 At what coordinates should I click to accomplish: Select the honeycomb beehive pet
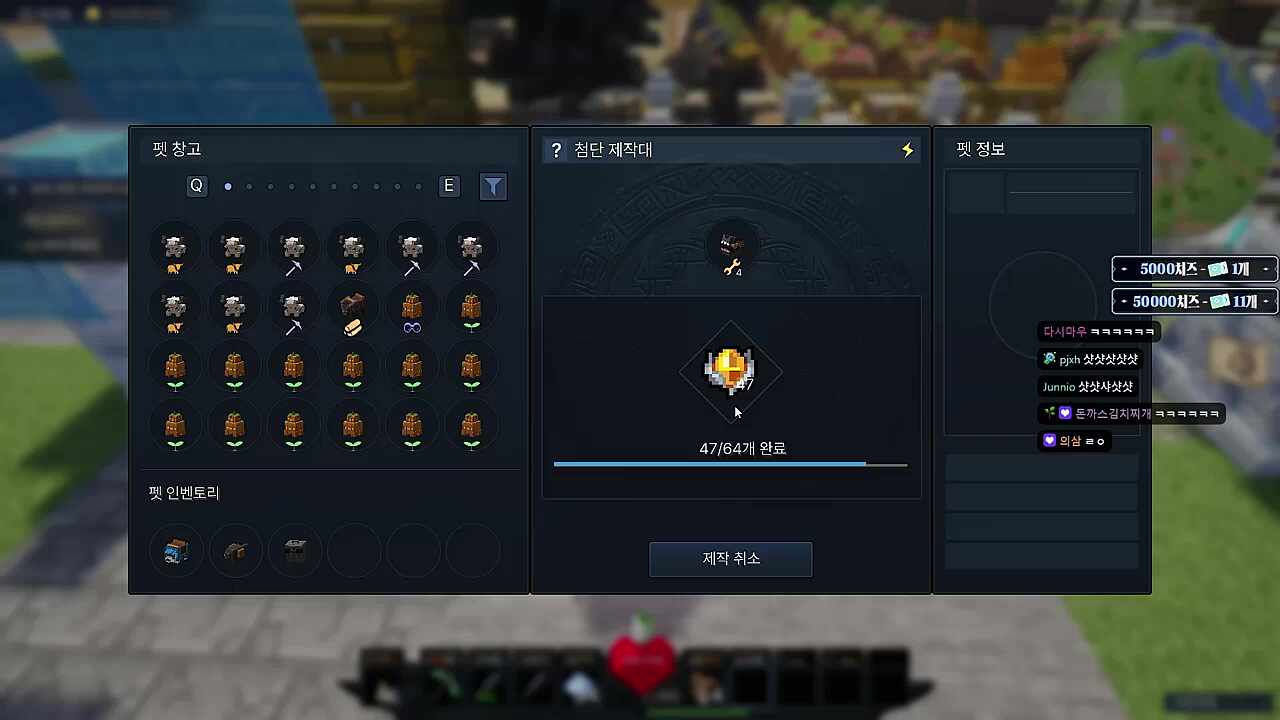coord(352,309)
